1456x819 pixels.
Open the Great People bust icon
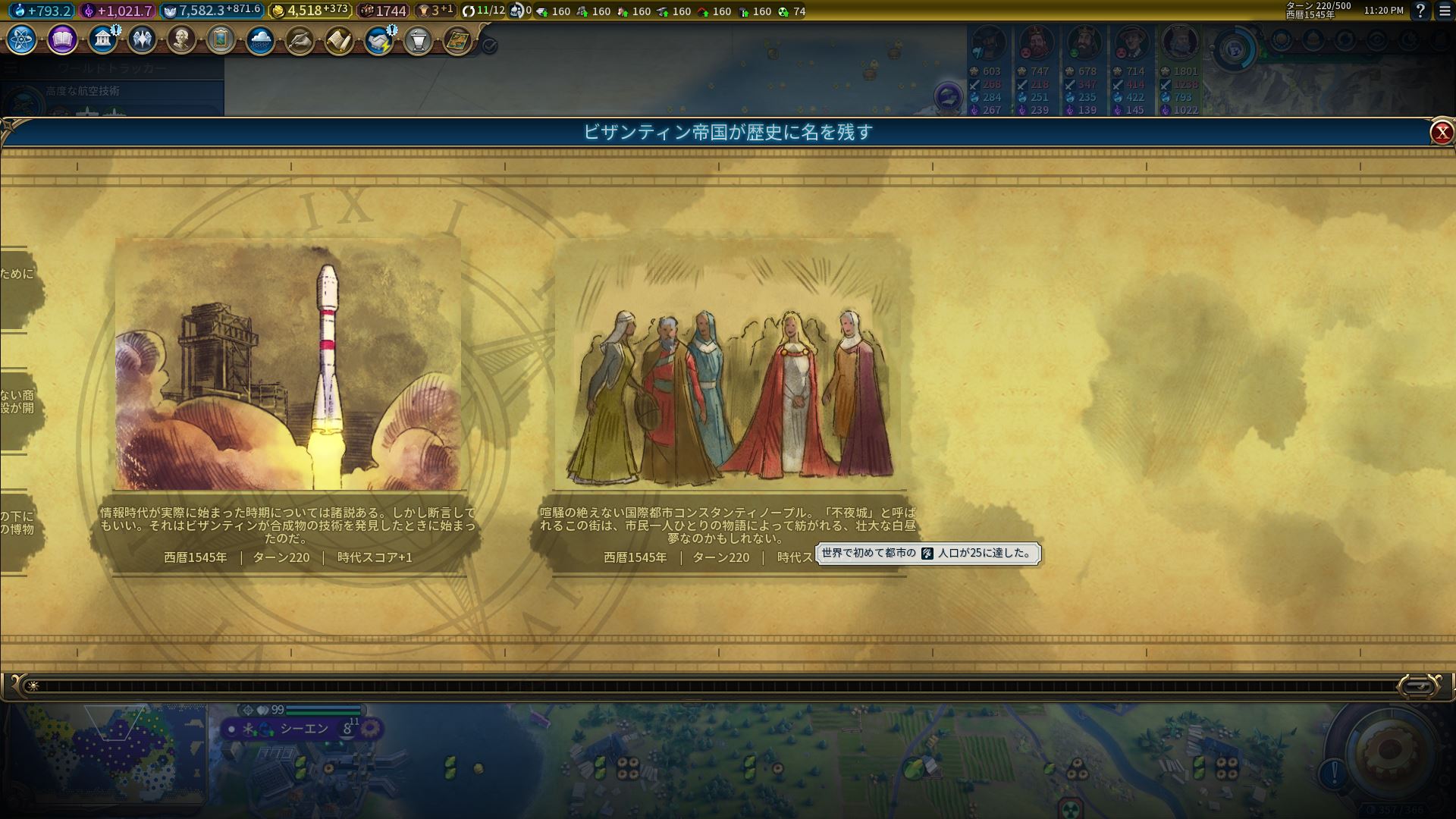(181, 39)
